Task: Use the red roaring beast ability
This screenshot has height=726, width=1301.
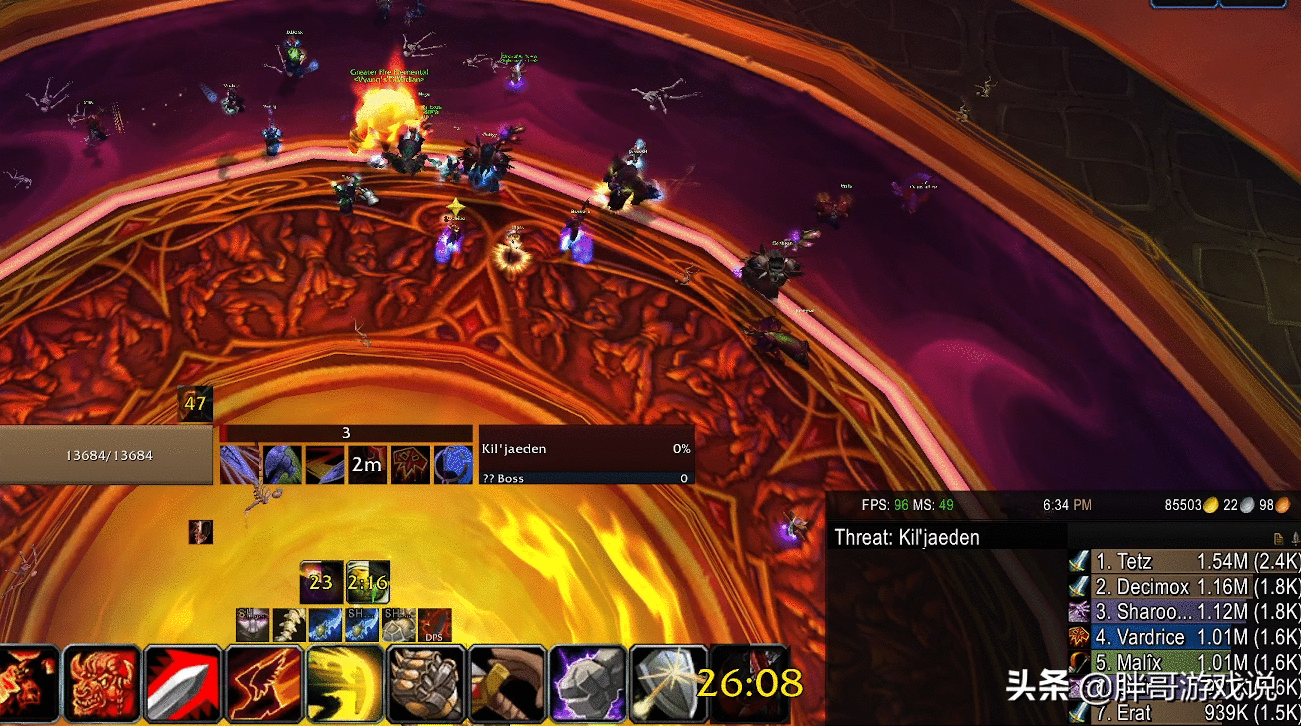Action: 101,685
